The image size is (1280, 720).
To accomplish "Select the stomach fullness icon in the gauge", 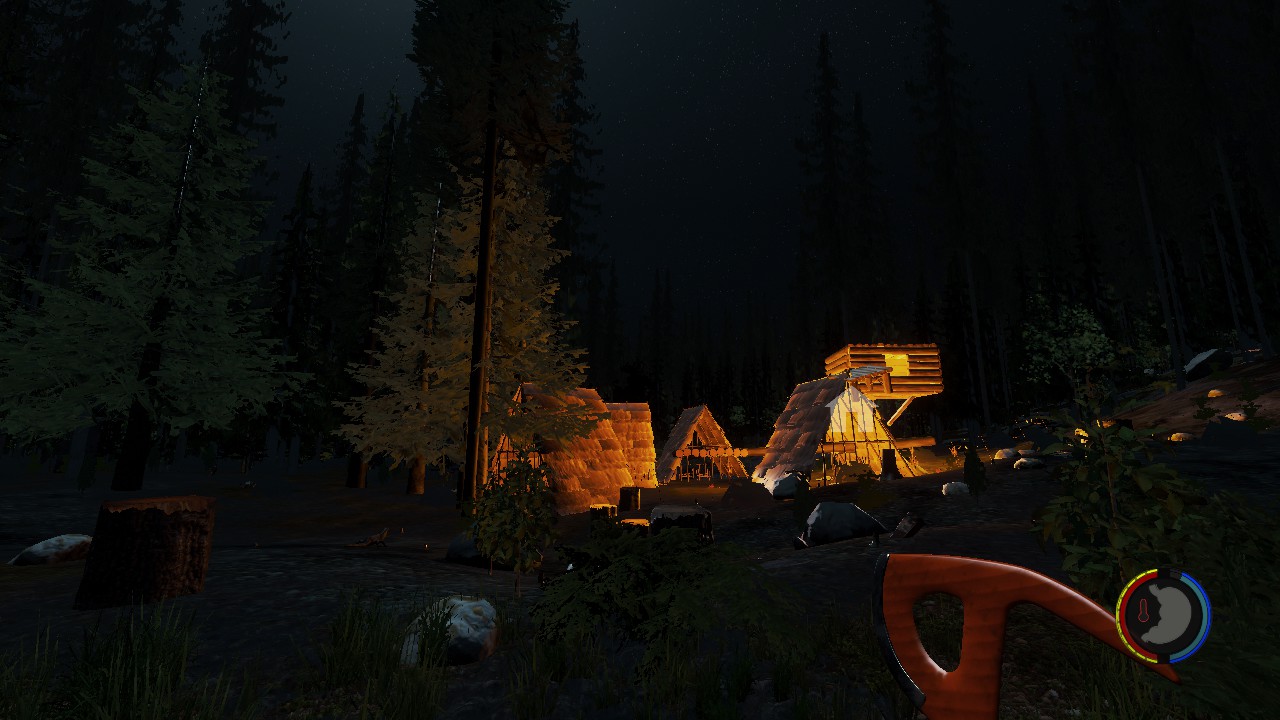I will 1171,615.
